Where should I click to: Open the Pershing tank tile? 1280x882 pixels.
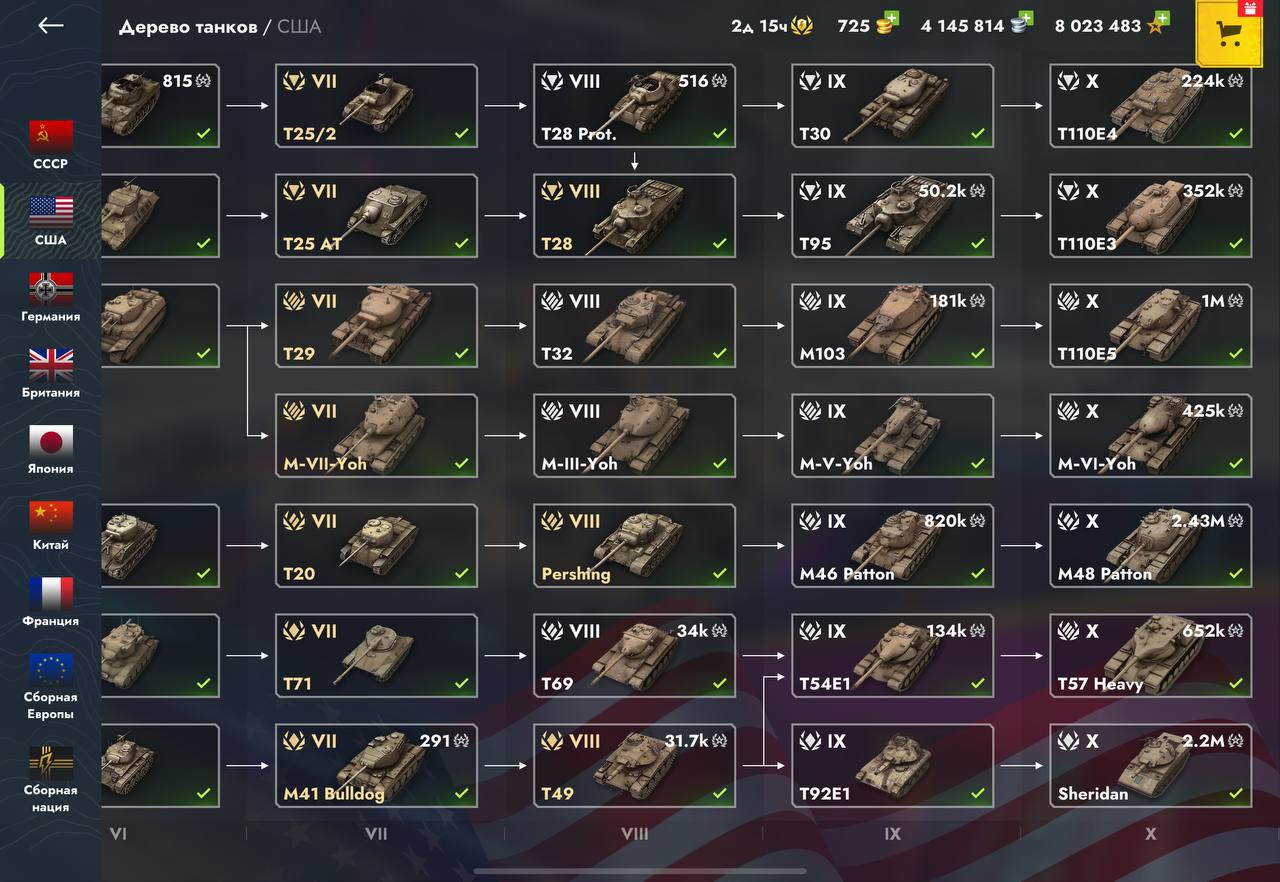coord(635,546)
